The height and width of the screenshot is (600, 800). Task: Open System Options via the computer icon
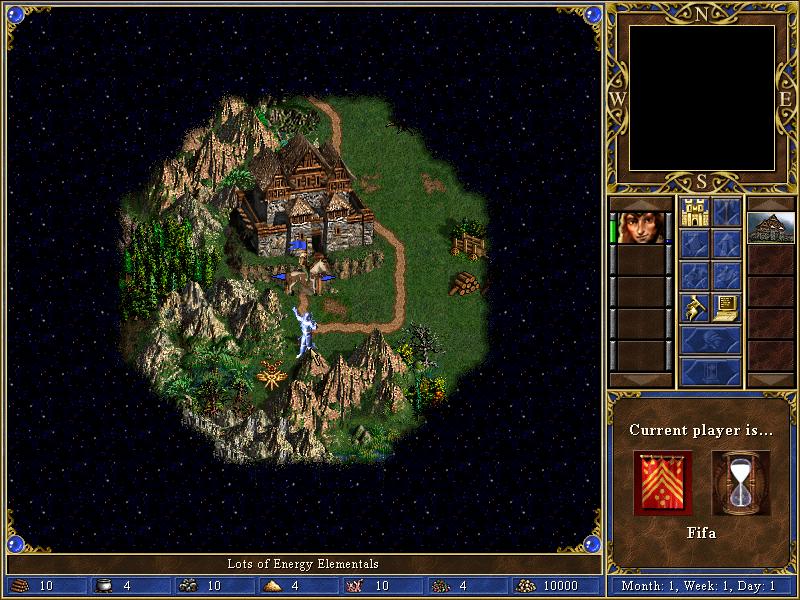tap(727, 307)
